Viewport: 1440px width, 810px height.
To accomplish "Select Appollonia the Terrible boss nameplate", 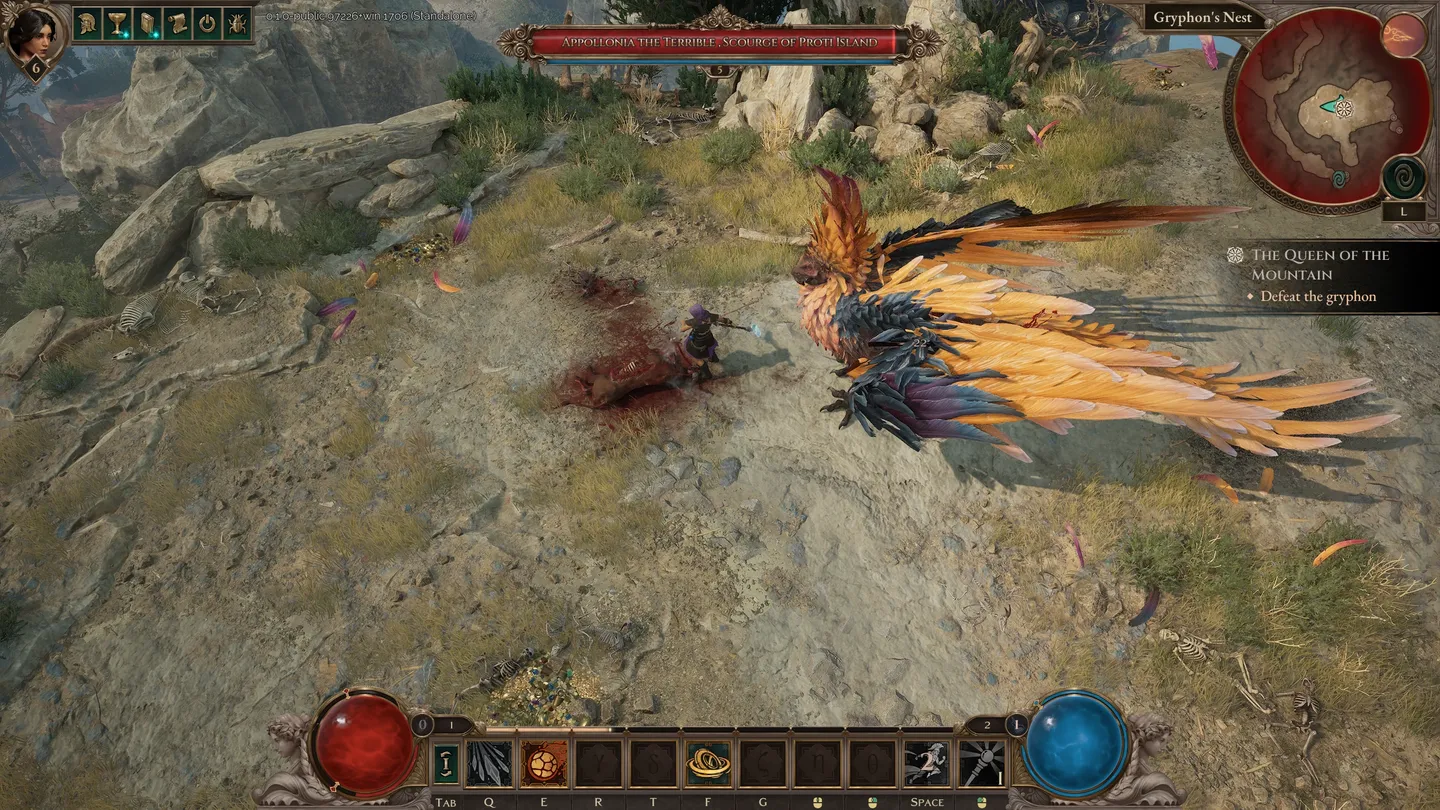I will pyautogui.click(x=719, y=43).
